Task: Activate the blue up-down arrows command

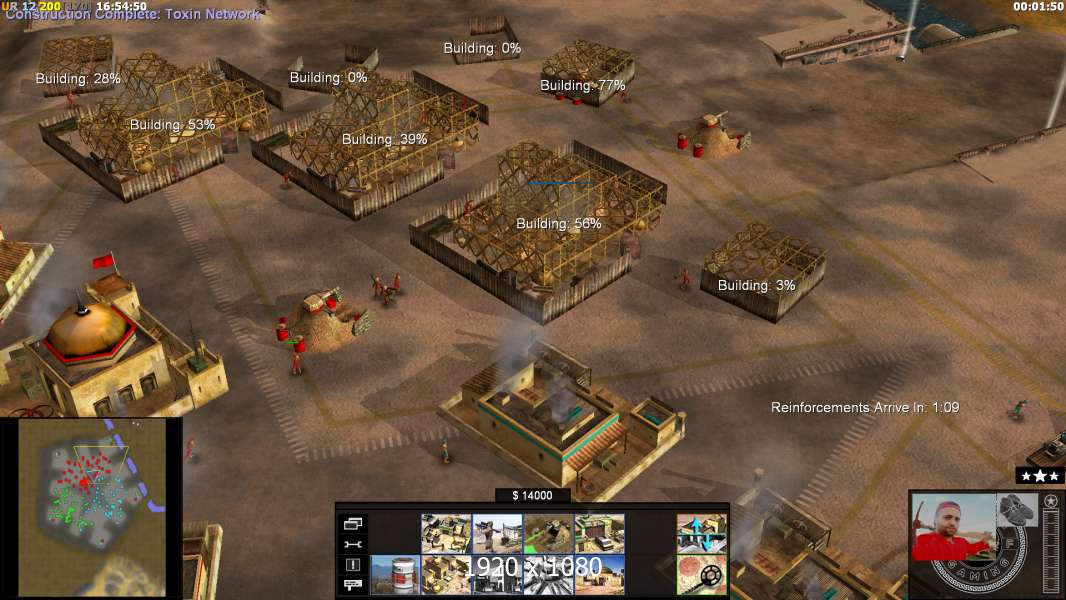Action: tap(701, 534)
